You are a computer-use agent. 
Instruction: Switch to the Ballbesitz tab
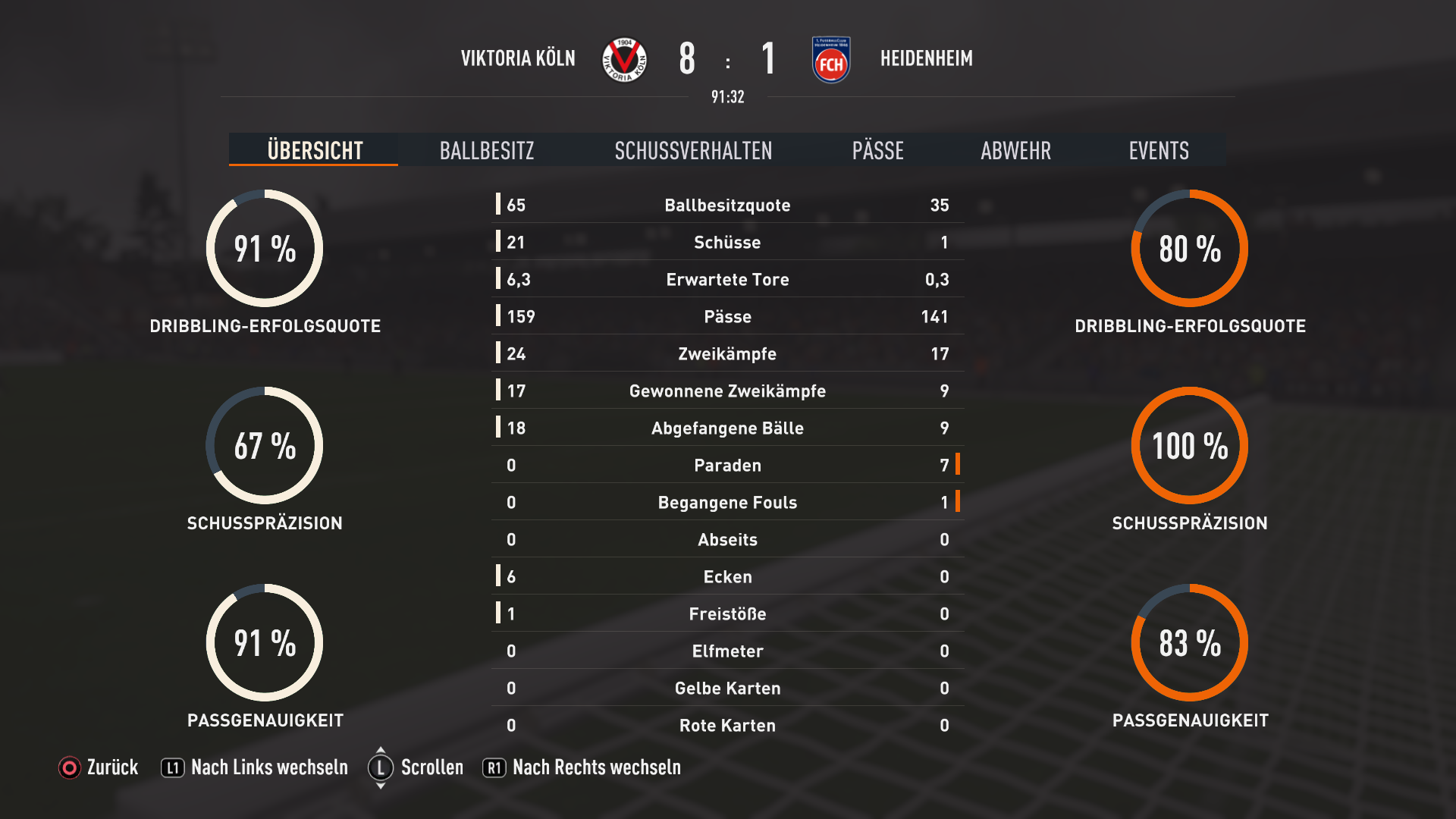(x=487, y=150)
